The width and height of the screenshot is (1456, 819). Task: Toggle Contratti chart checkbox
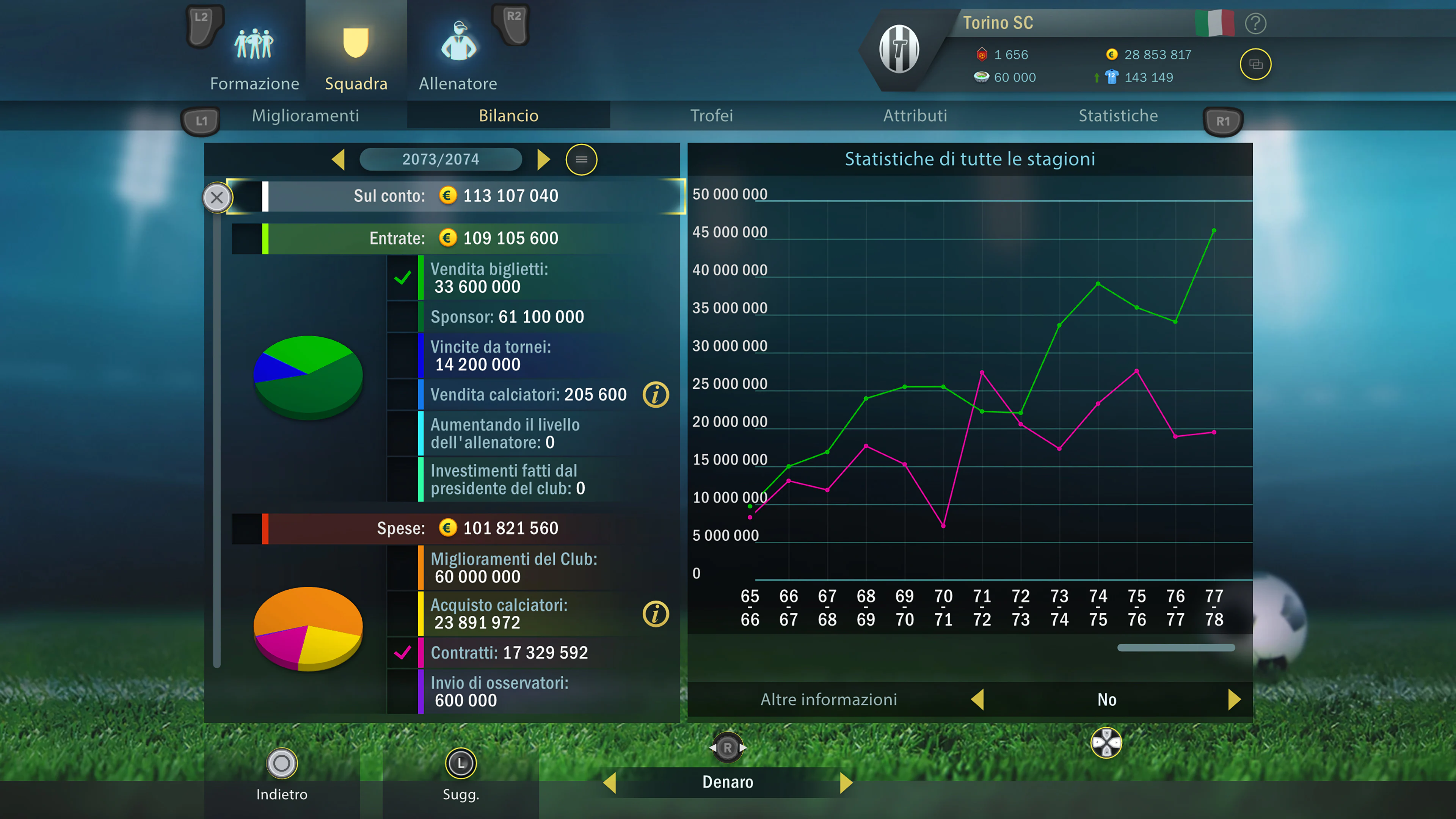coord(402,653)
